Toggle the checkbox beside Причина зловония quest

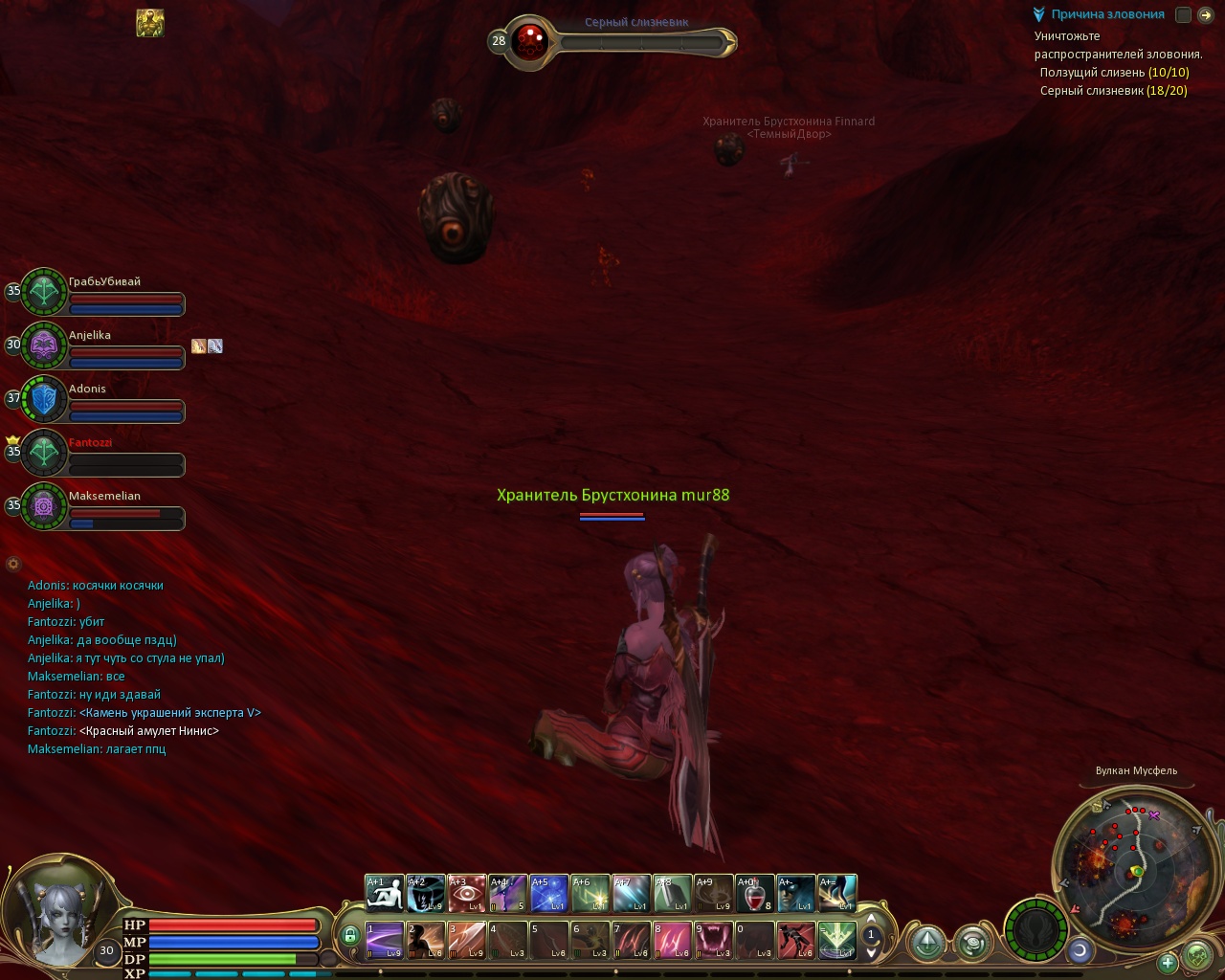[1184, 14]
